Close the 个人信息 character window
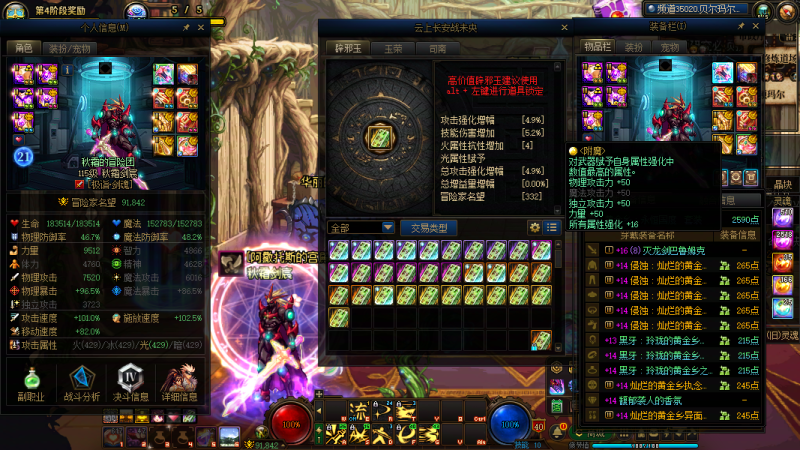Image resolution: width=800 pixels, height=450 pixels. click(x=199, y=29)
